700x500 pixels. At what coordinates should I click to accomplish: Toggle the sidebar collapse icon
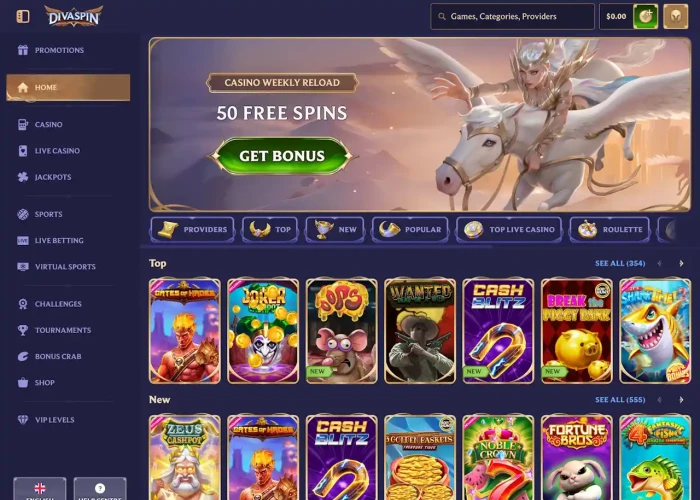(x=23, y=16)
